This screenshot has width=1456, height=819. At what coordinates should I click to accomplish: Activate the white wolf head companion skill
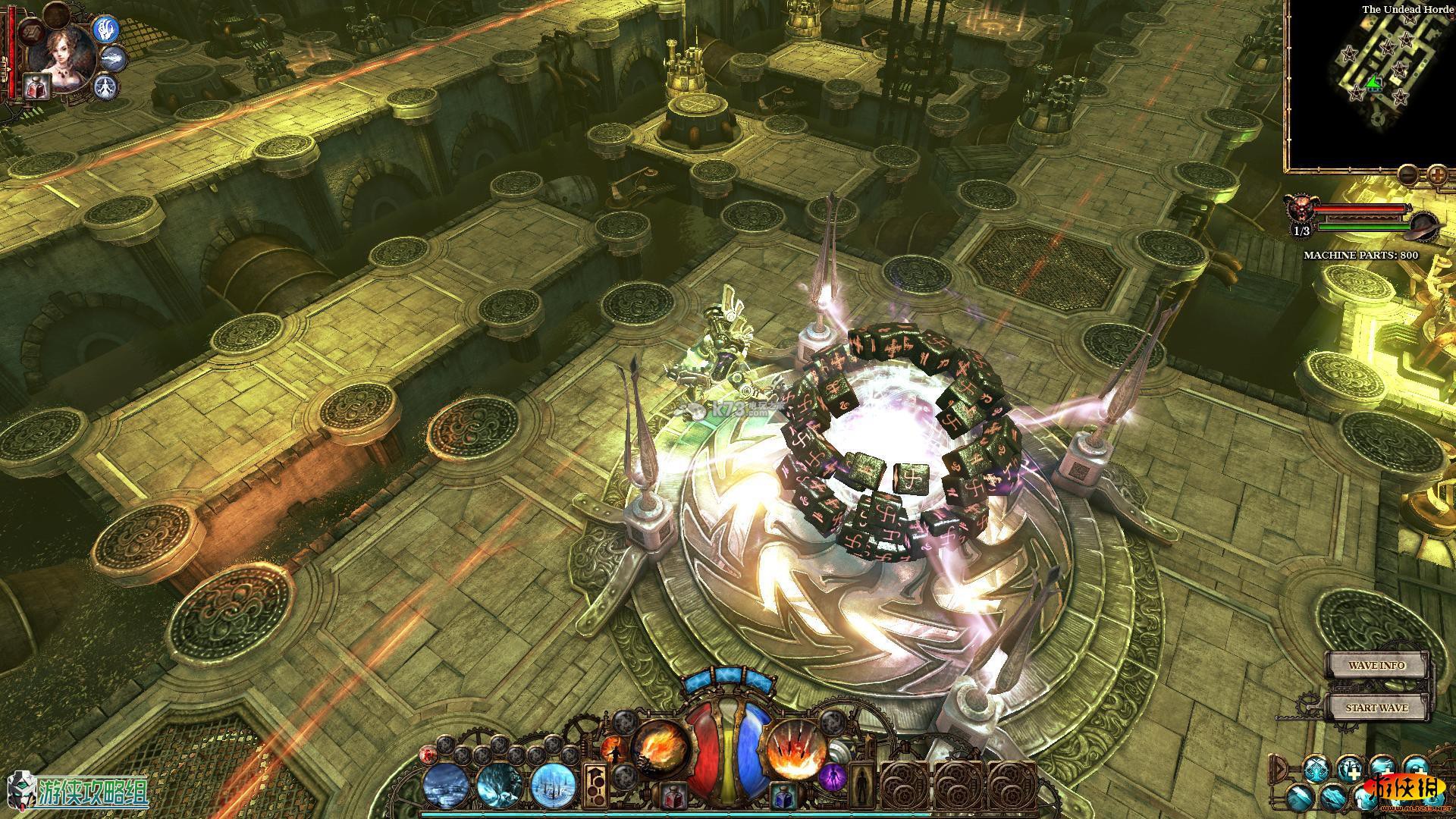click(x=113, y=58)
